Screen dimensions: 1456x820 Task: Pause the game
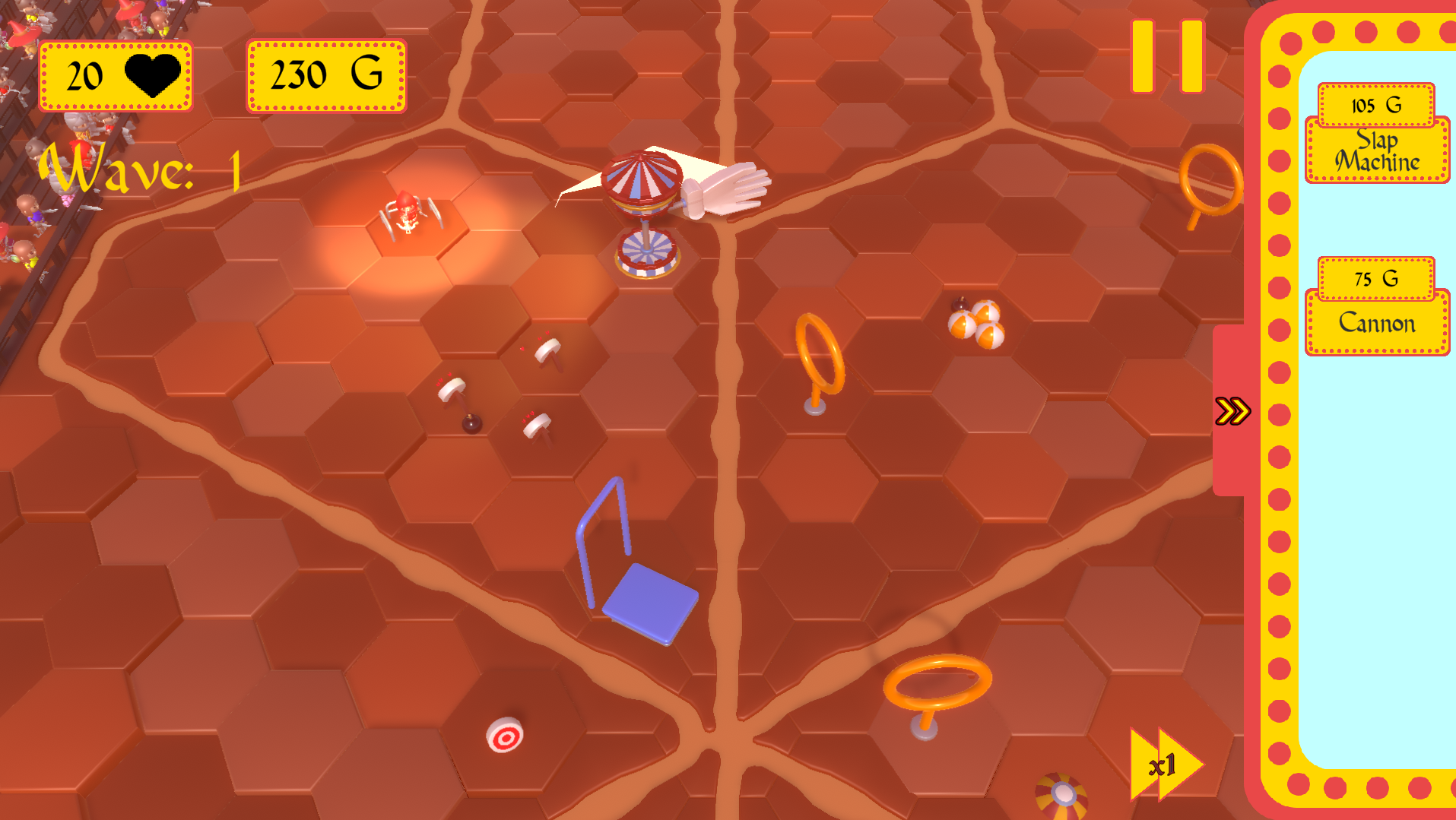1167,55
